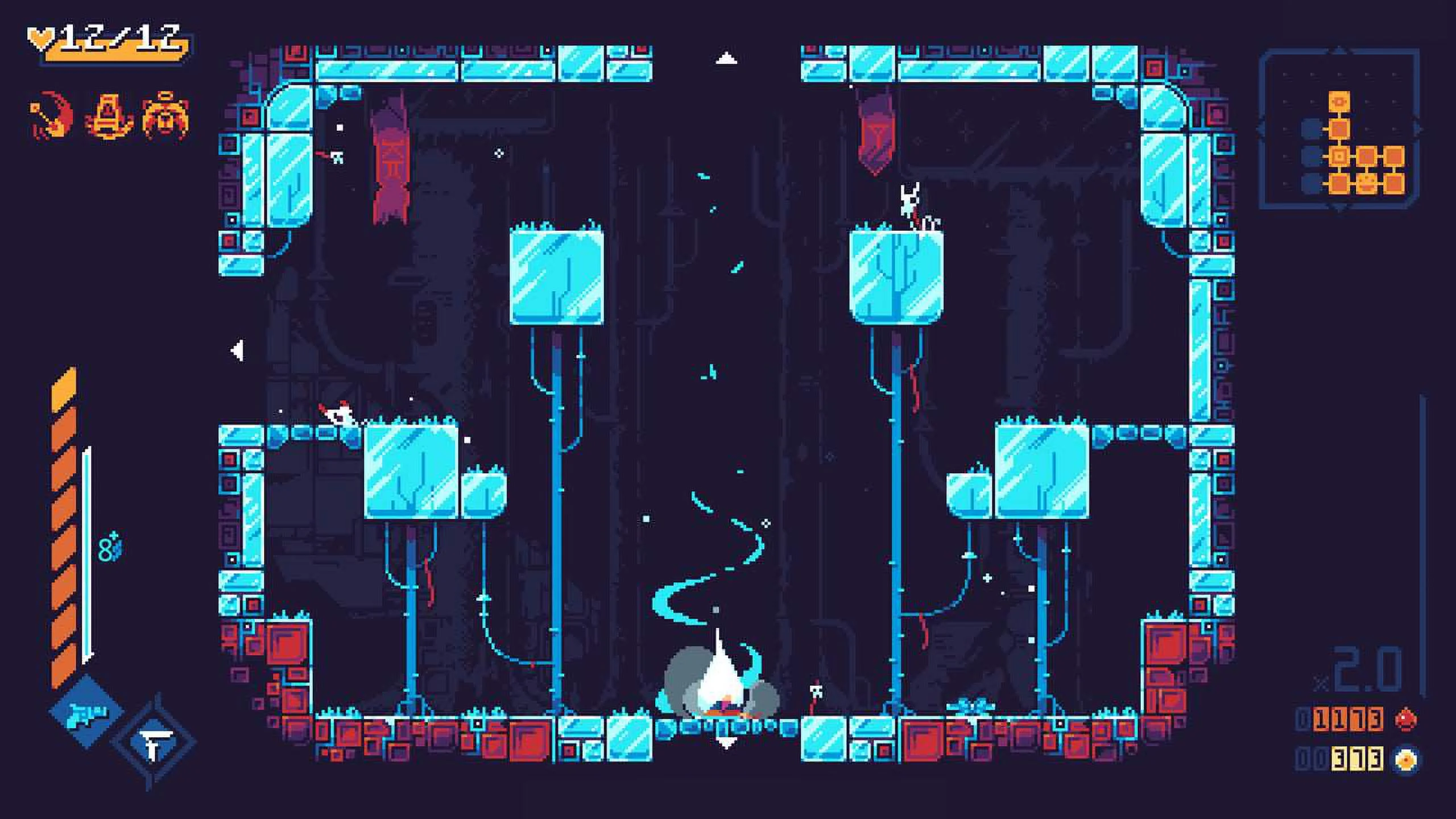Select the red tentacle blessing icon
This screenshot has width=1456, height=819.
tap(50, 114)
